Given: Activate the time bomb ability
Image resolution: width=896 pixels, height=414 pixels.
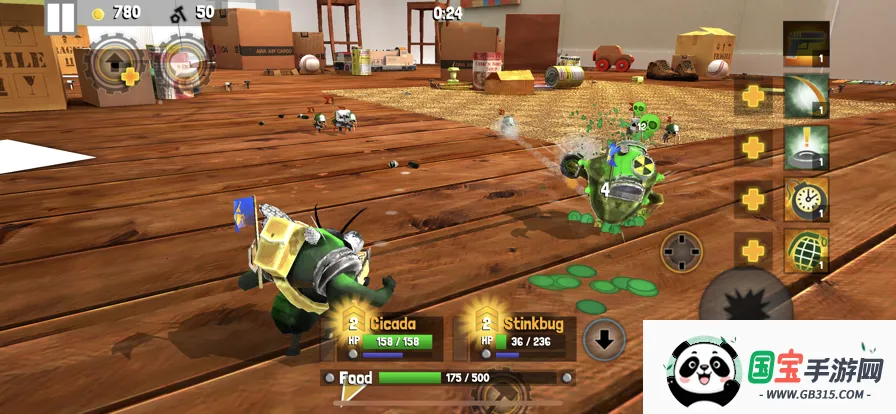Looking at the screenshot, I should [806, 199].
